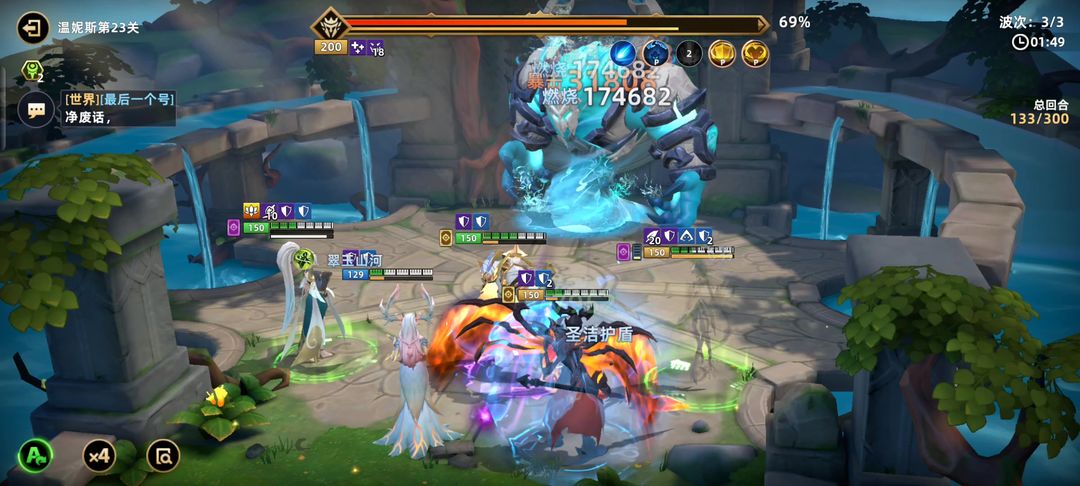Open the world chat speech bubble
The height and width of the screenshot is (486, 1080).
pos(35,109)
